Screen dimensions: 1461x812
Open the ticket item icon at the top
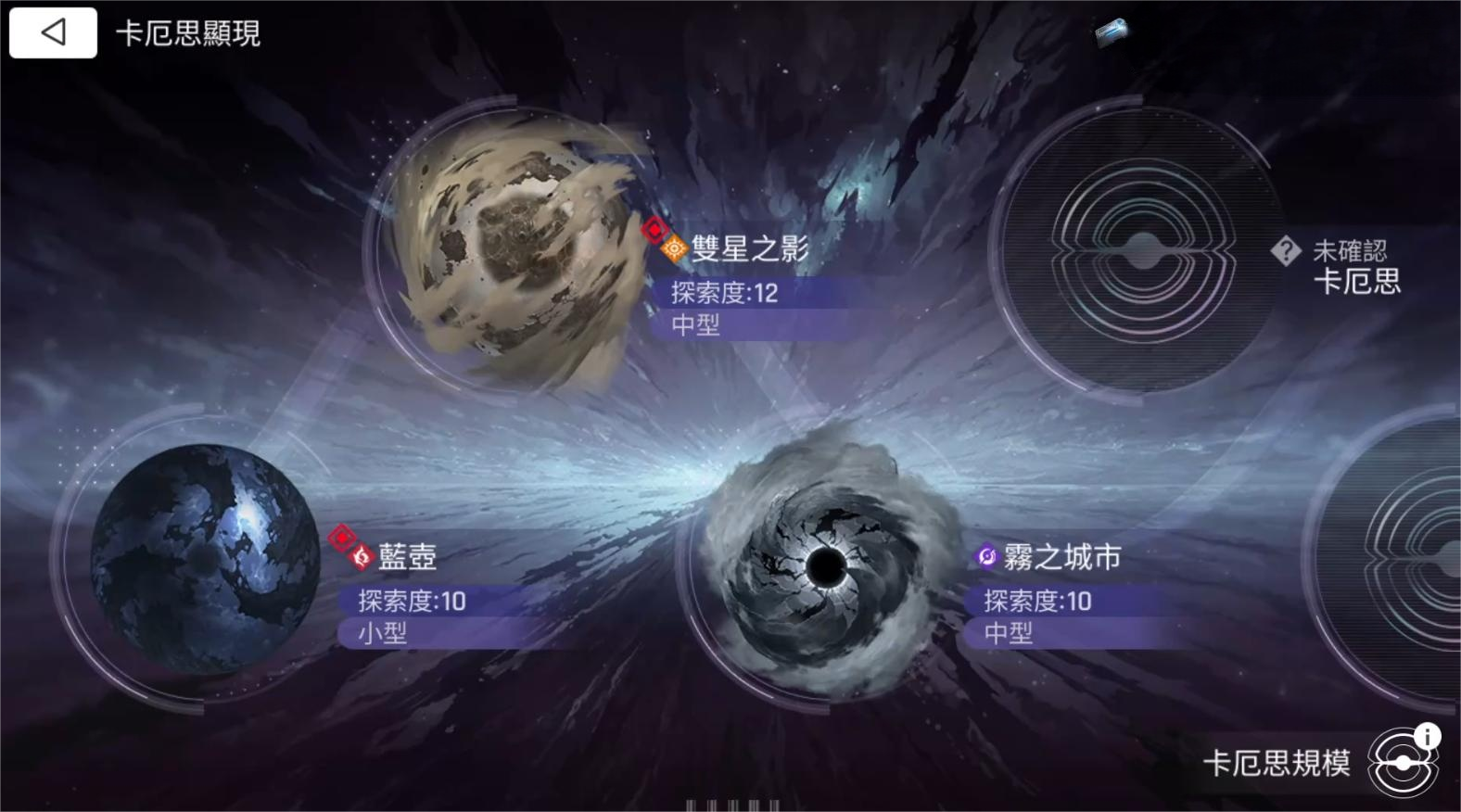tap(1112, 32)
